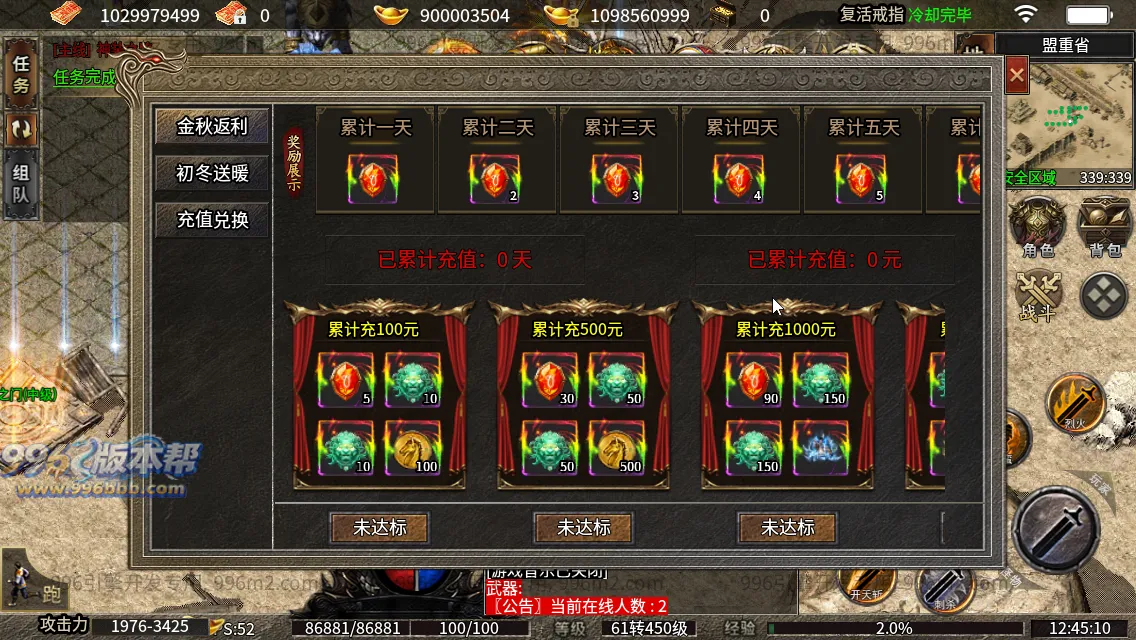Close the recharge reward window
The width and height of the screenshot is (1136, 640).
(1017, 75)
